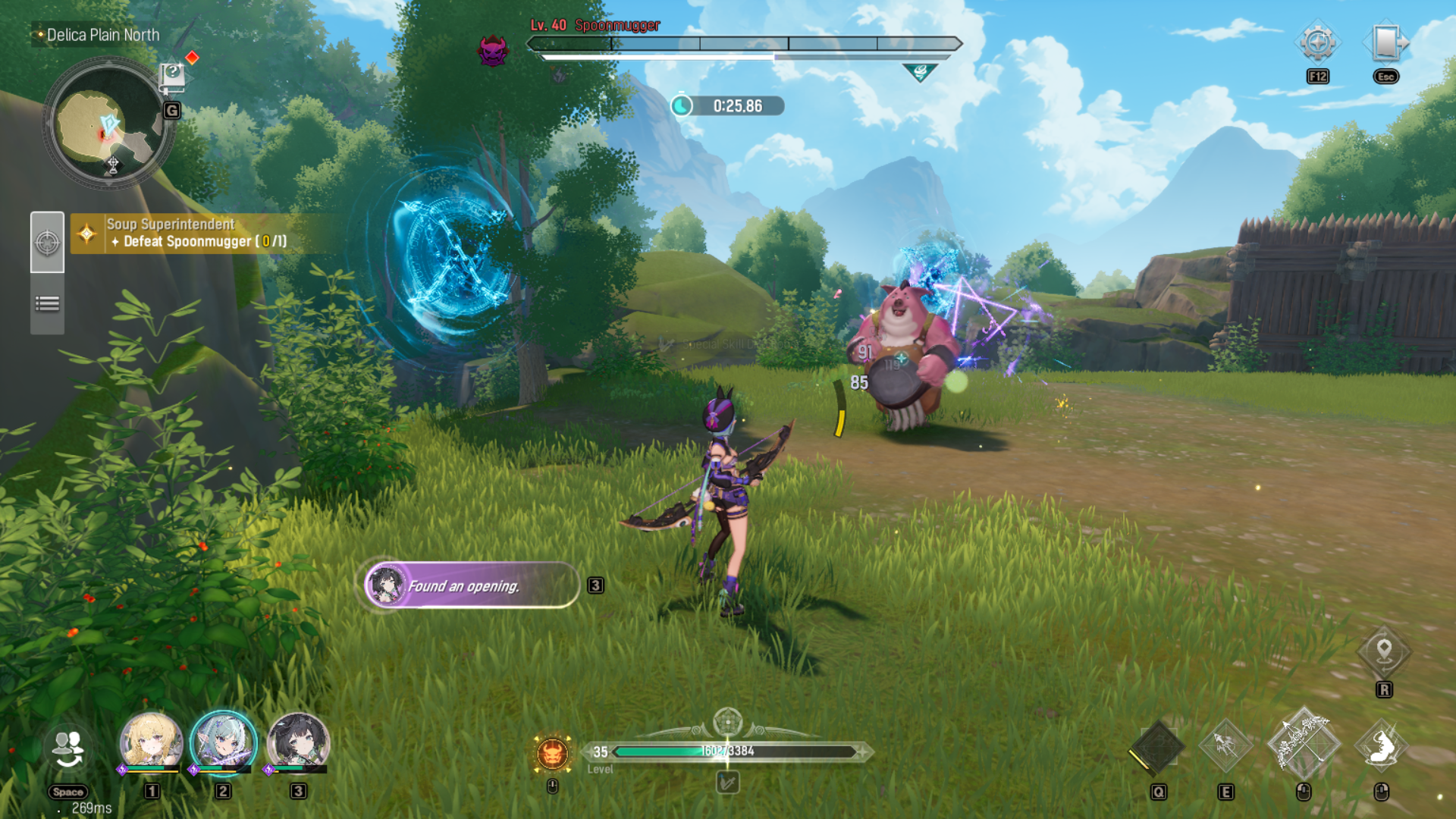Click the party swap icon
This screenshot has width=1456, height=819.
pos(68,749)
